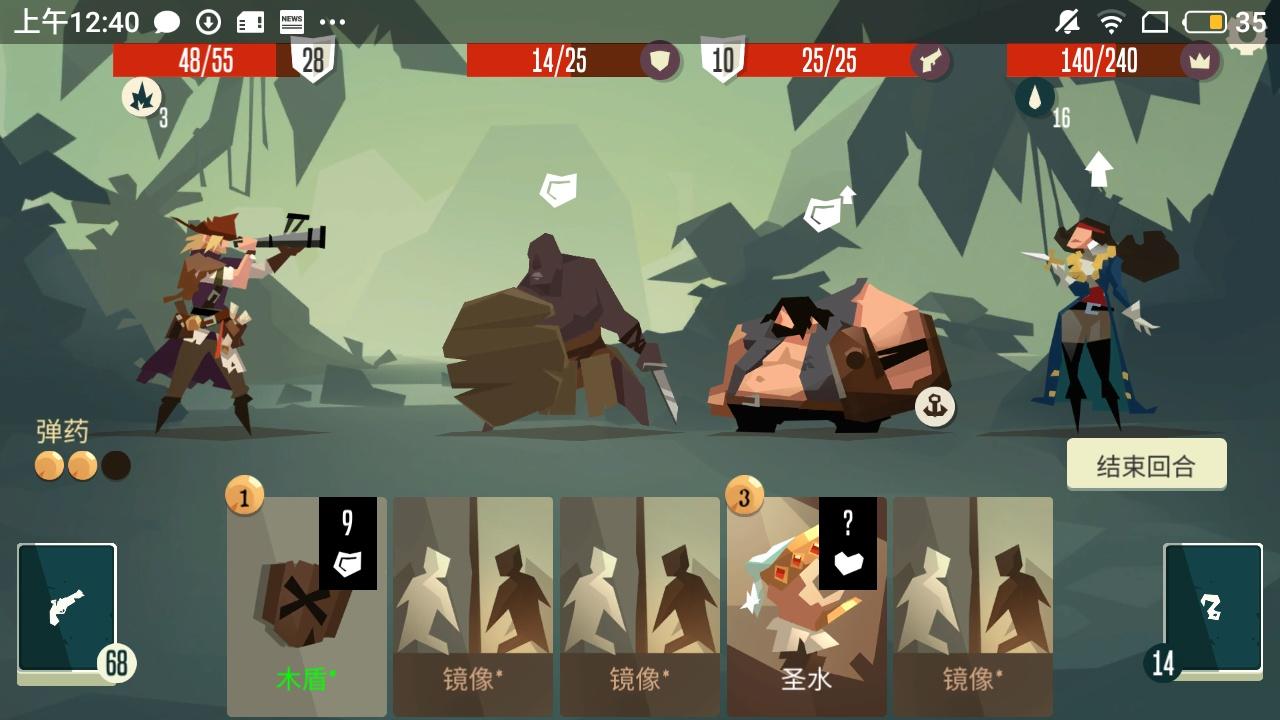Click the pistol icon beside the 25/25 bar
The image size is (1280, 720).
(930, 60)
